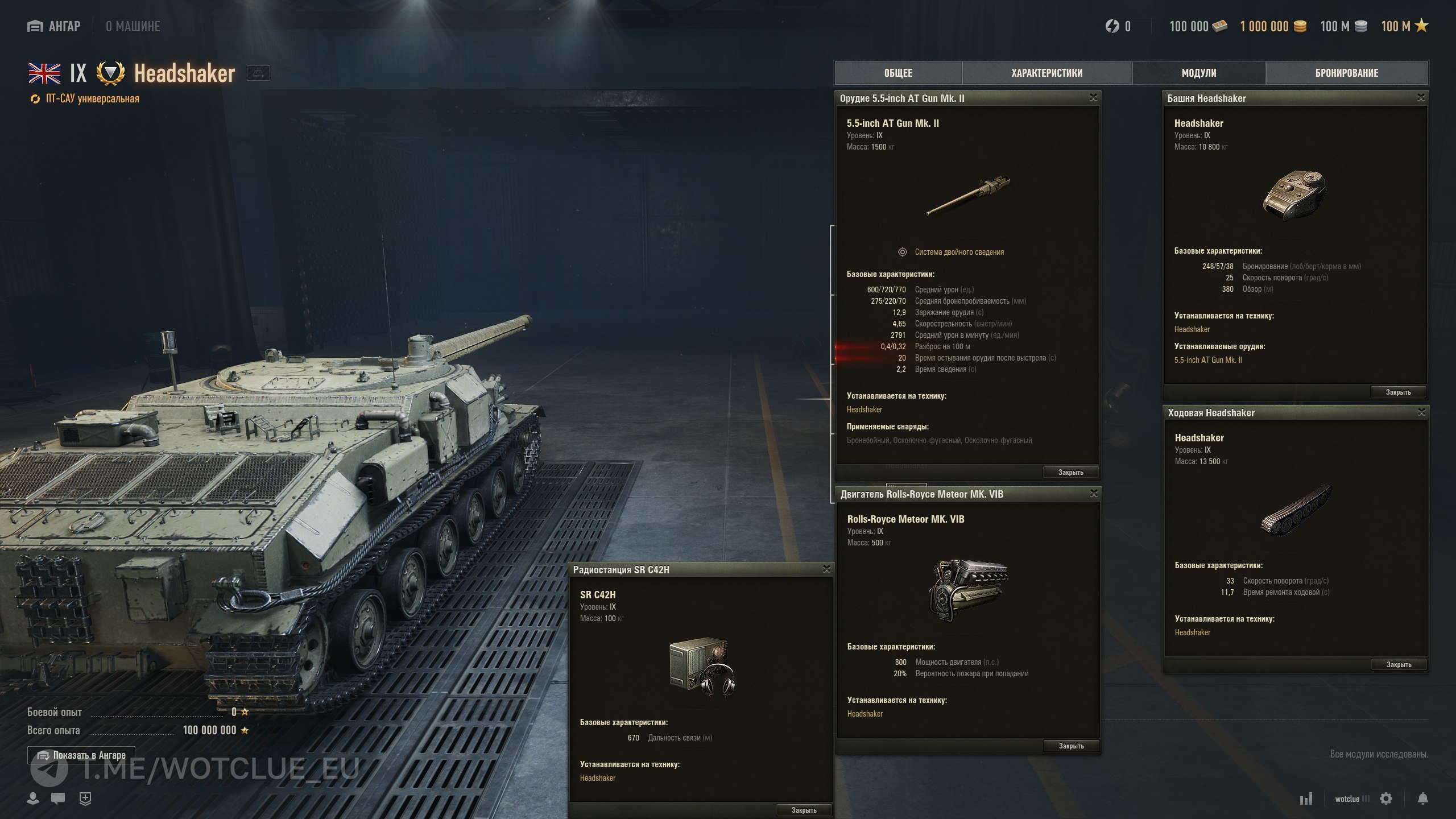Click Закрыть in the turret panel
Screen dimensions: 1456x819
(x=1398, y=392)
